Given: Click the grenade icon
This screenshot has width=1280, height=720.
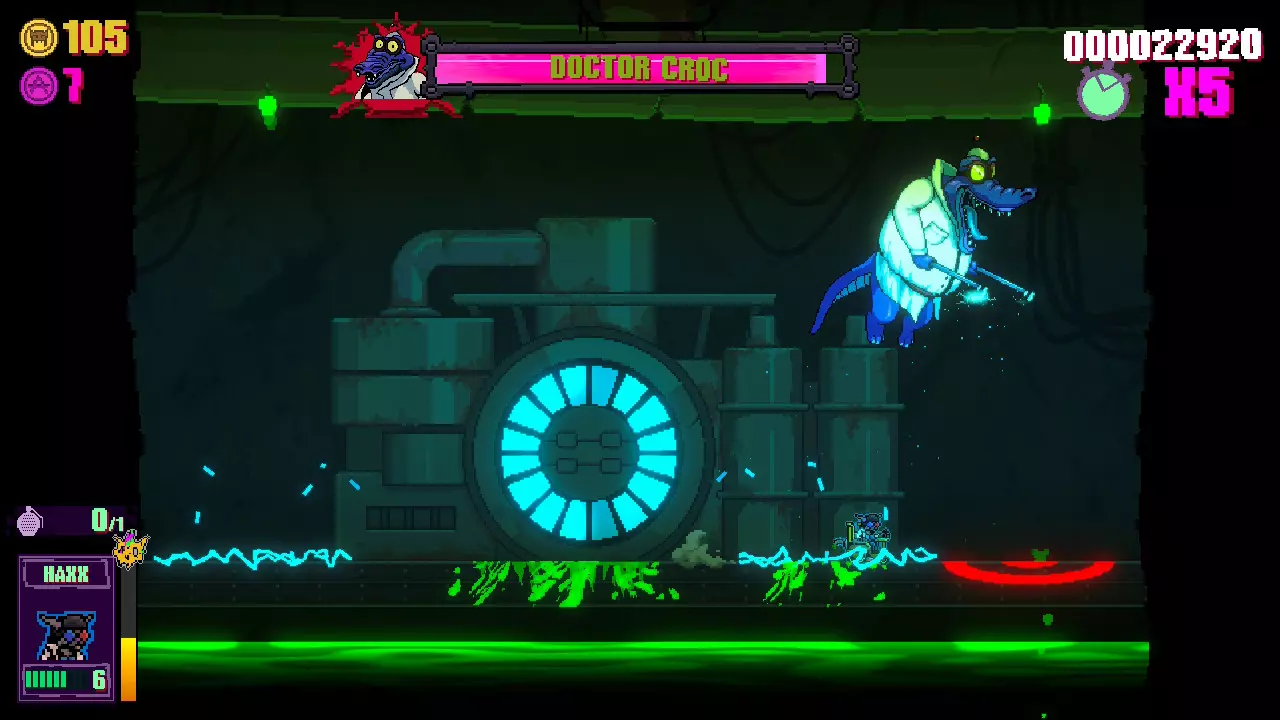Looking at the screenshot, I should click(31, 521).
